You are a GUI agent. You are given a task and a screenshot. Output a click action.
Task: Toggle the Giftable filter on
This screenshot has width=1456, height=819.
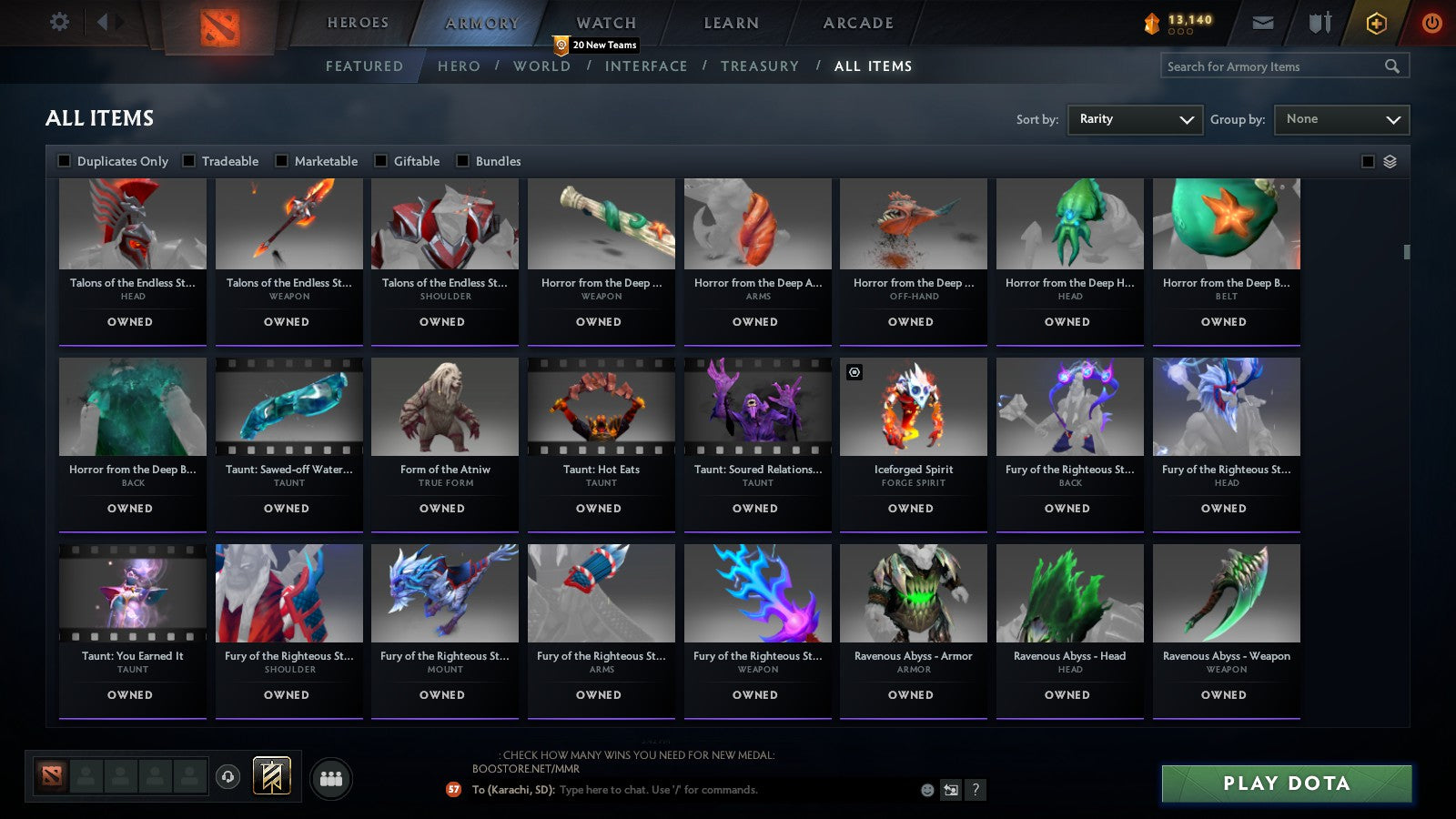(379, 161)
